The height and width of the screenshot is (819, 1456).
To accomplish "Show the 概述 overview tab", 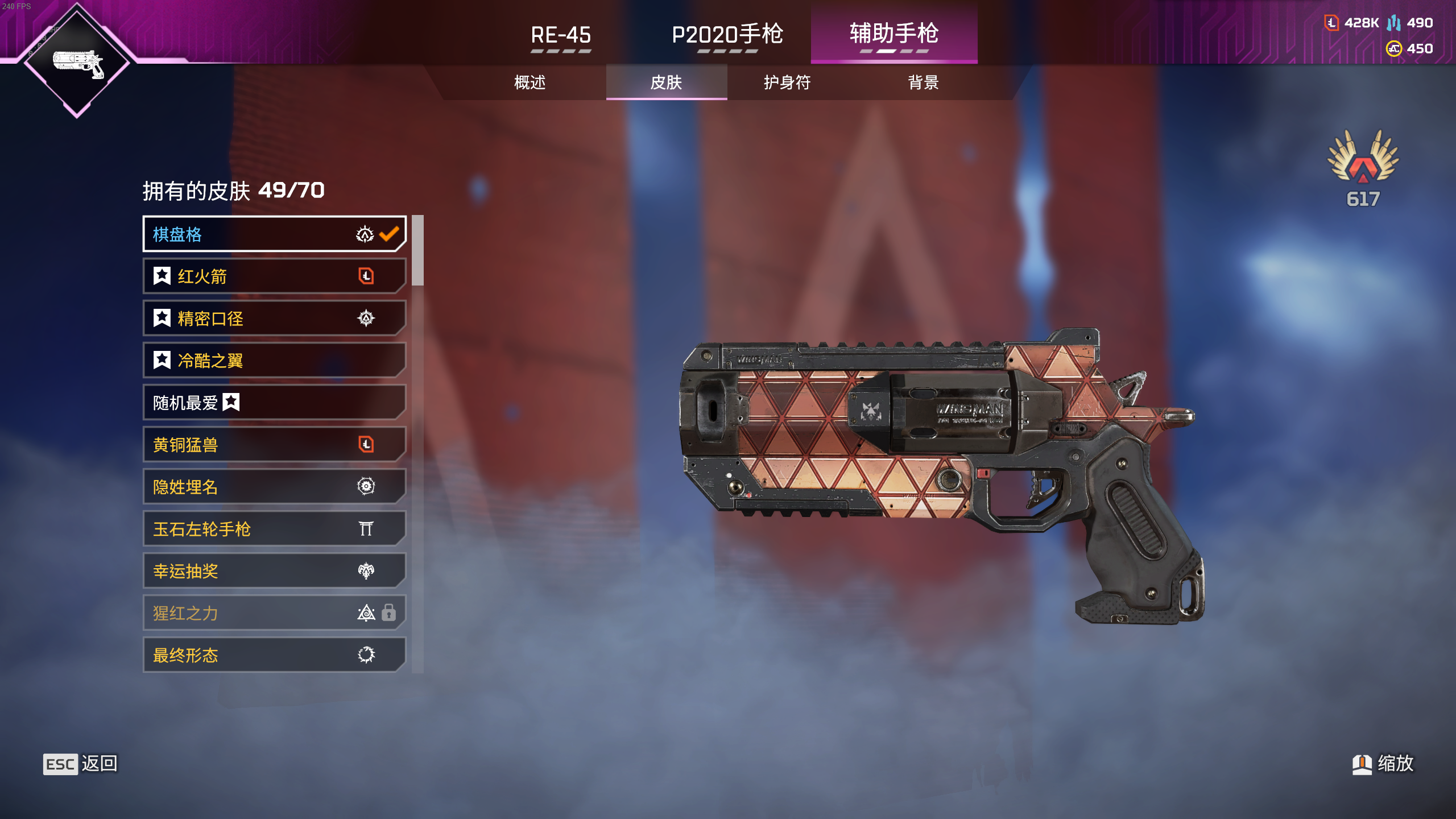I will click(530, 82).
